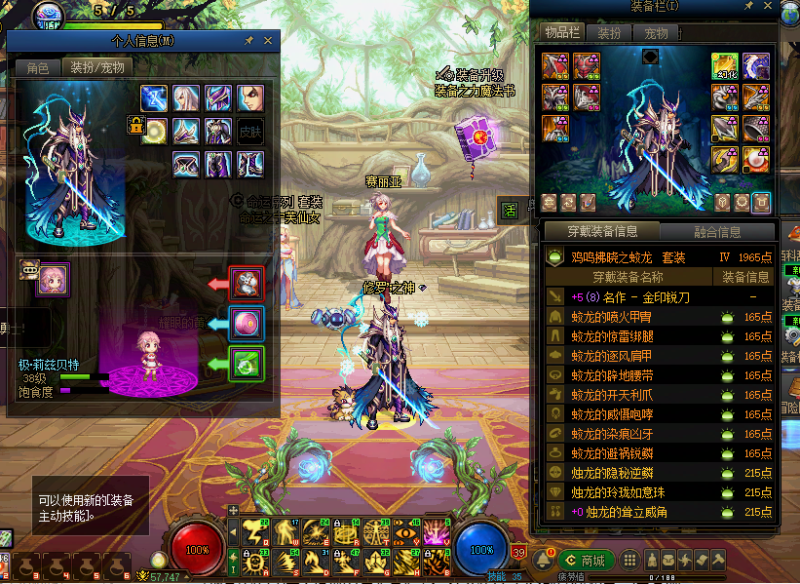Click the 皮肤 skin slot
This screenshot has width=800, height=584.
(x=250, y=130)
